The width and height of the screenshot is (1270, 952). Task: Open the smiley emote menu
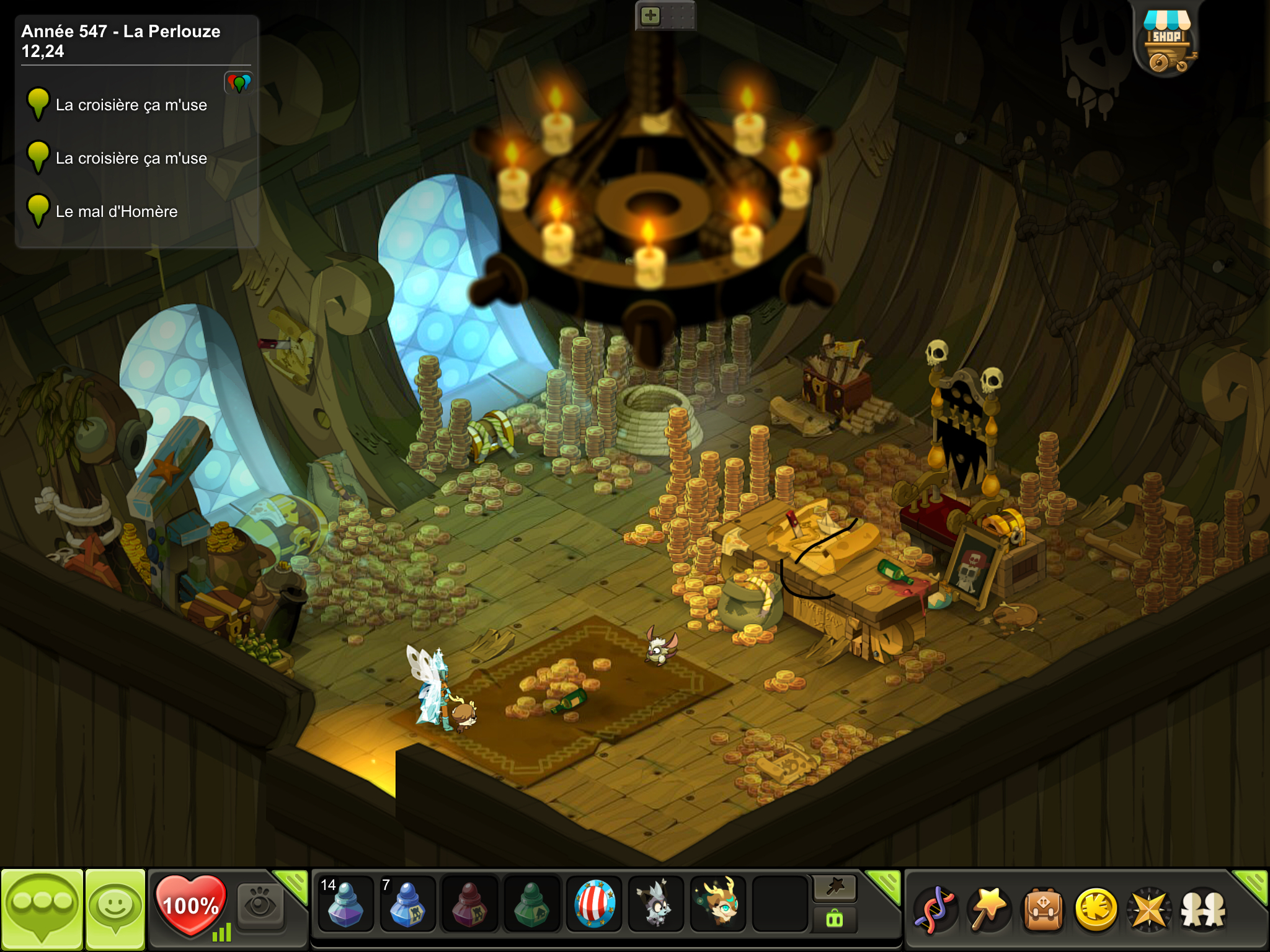tap(115, 907)
